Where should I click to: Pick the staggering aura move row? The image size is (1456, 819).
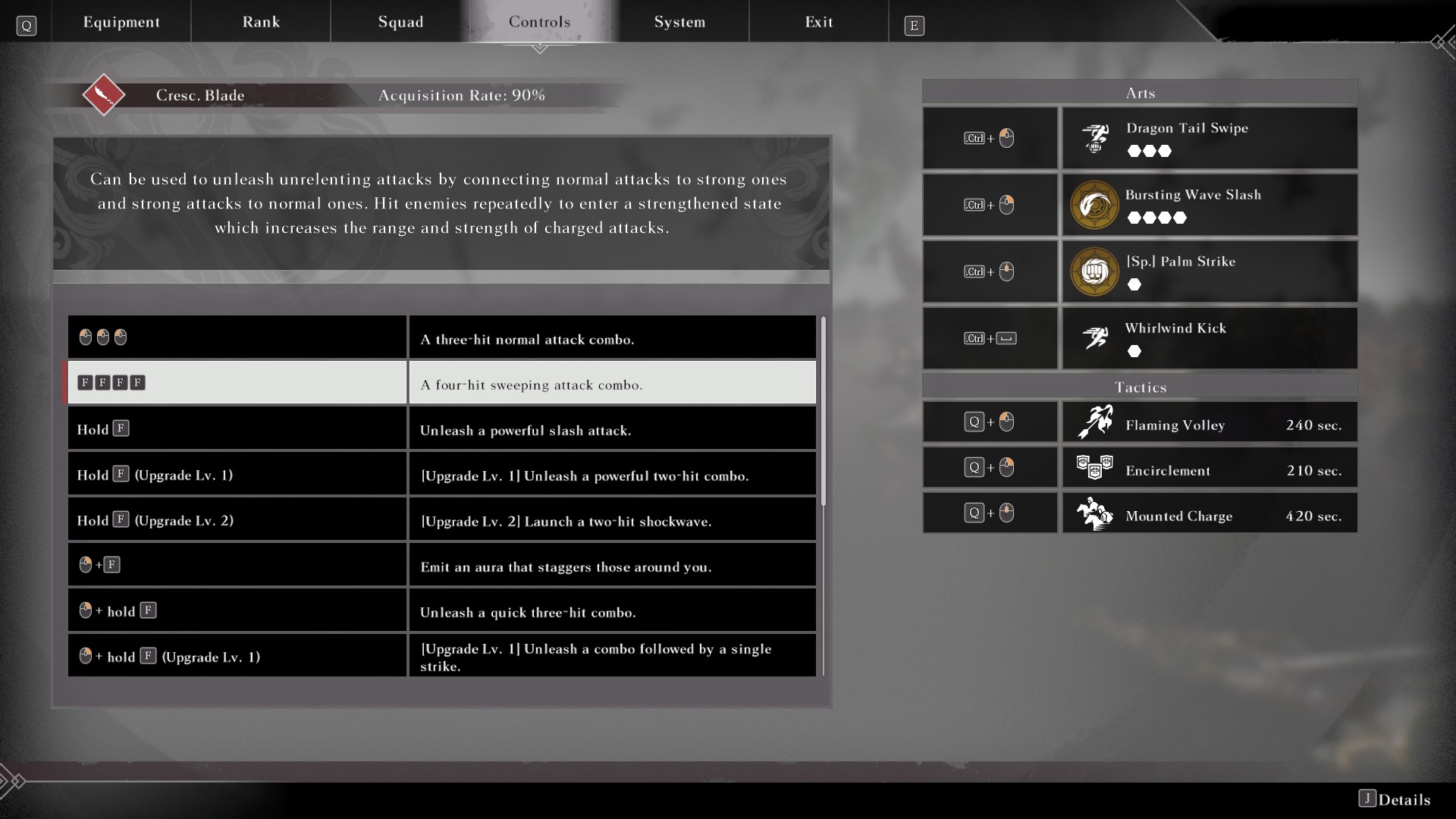click(441, 566)
